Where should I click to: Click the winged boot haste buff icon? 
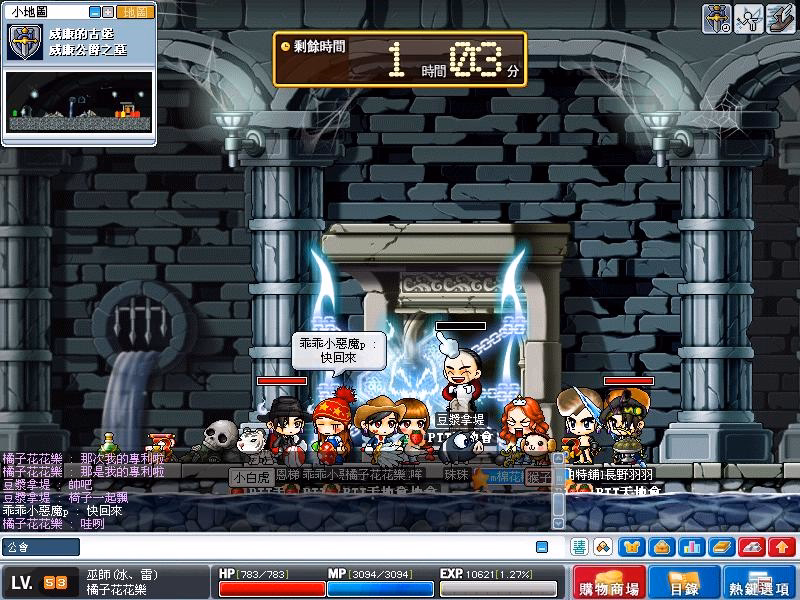(x=781, y=18)
